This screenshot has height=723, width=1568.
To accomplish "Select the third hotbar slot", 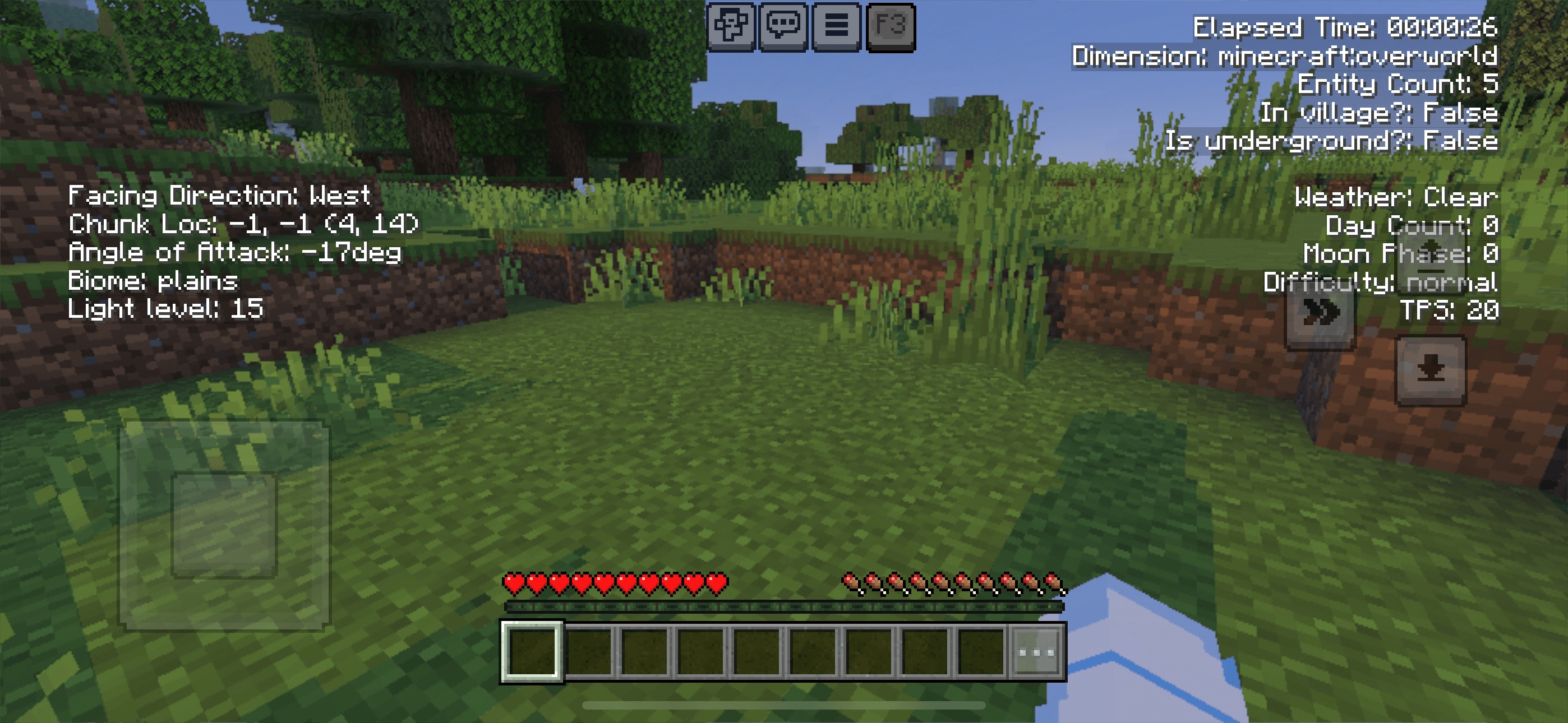I will point(645,652).
